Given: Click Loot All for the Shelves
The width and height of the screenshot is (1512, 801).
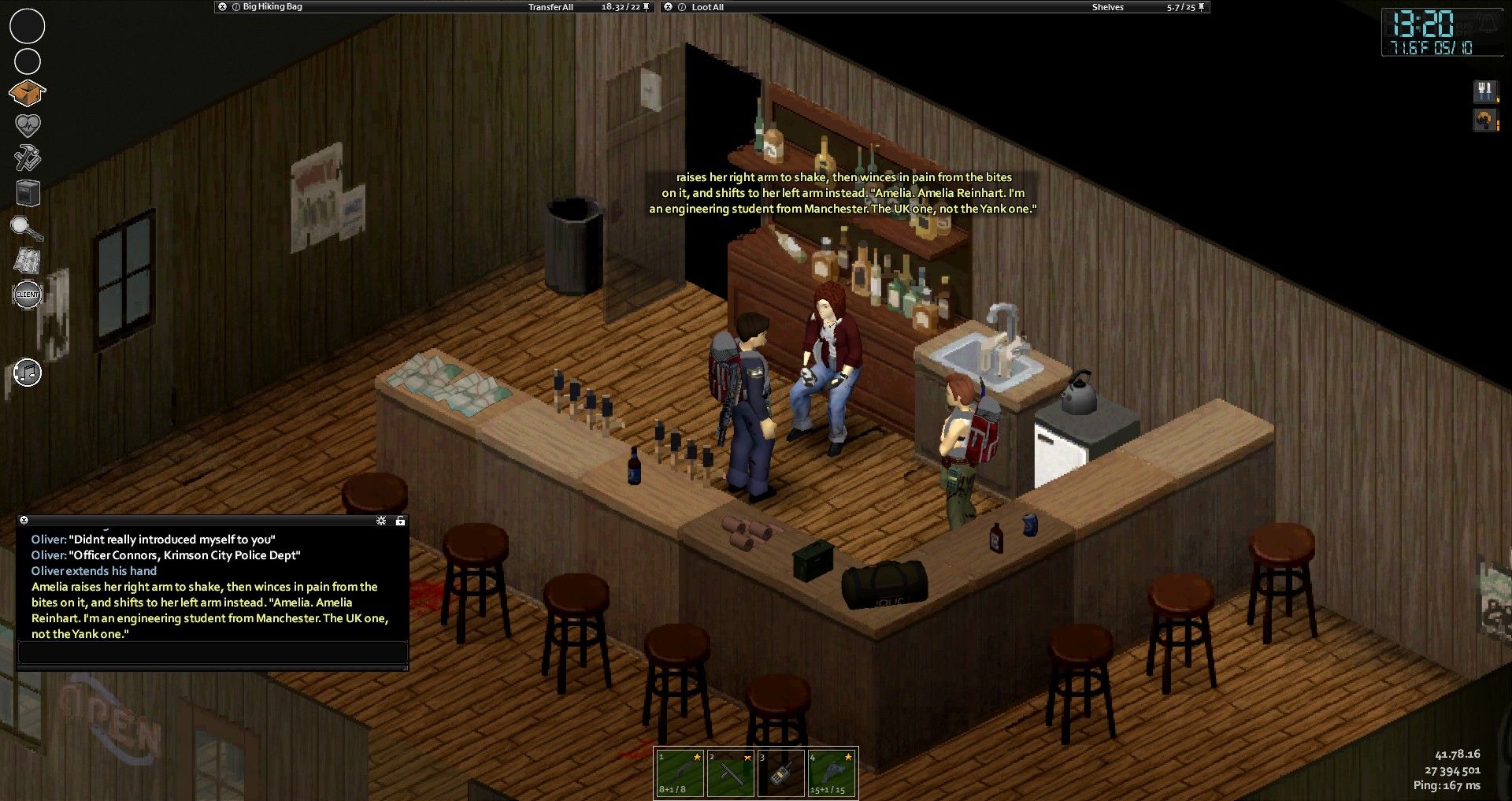Looking at the screenshot, I should click(707, 7).
